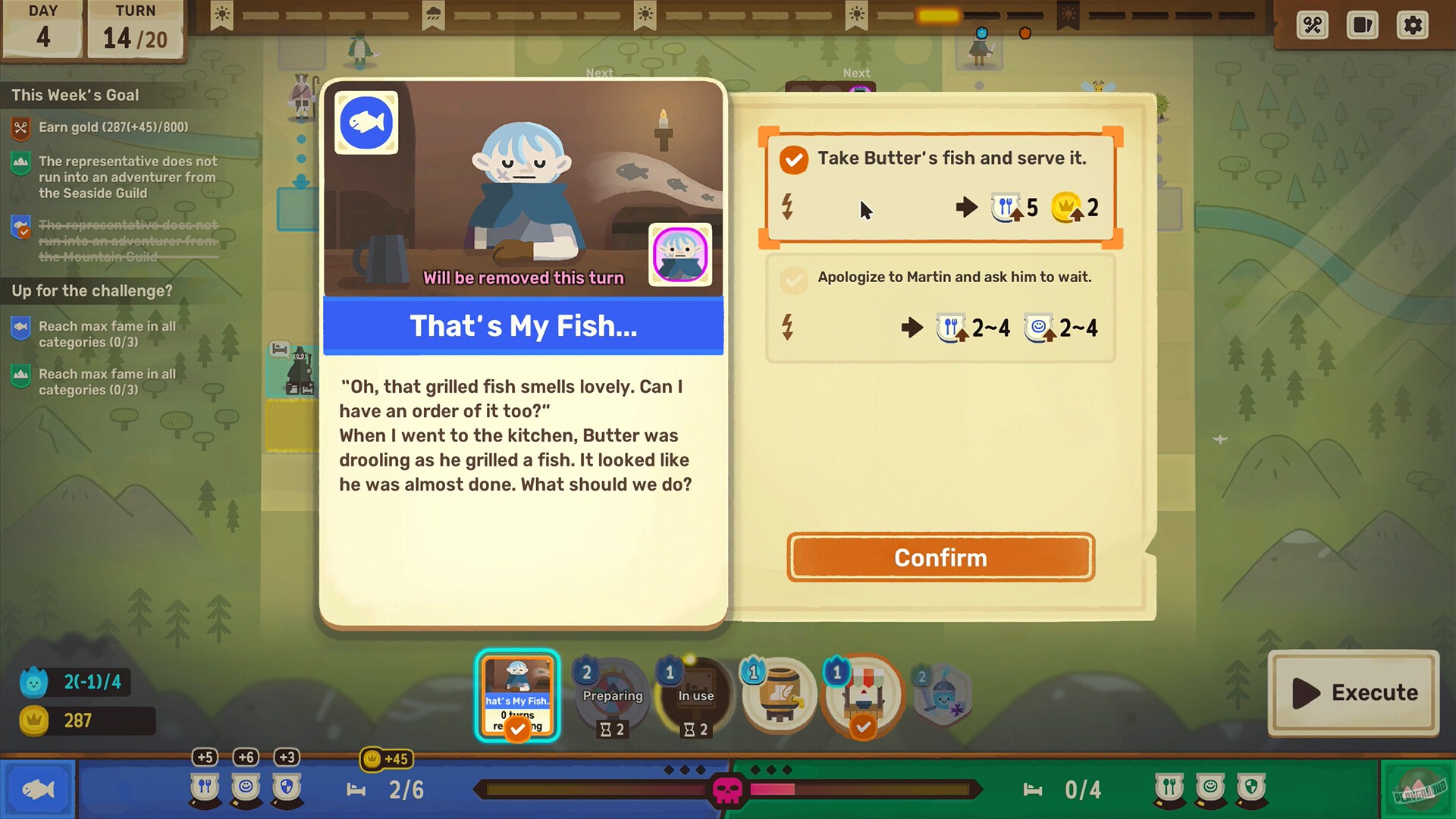The image size is (1456, 819).
Task: Check the 'Take Butter's fish and serve it' option
Action: [x=793, y=160]
